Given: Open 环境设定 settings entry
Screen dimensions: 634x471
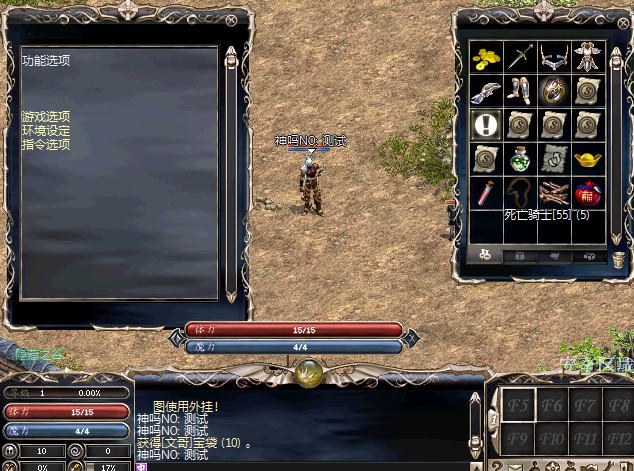Looking at the screenshot, I should click(x=46, y=131).
